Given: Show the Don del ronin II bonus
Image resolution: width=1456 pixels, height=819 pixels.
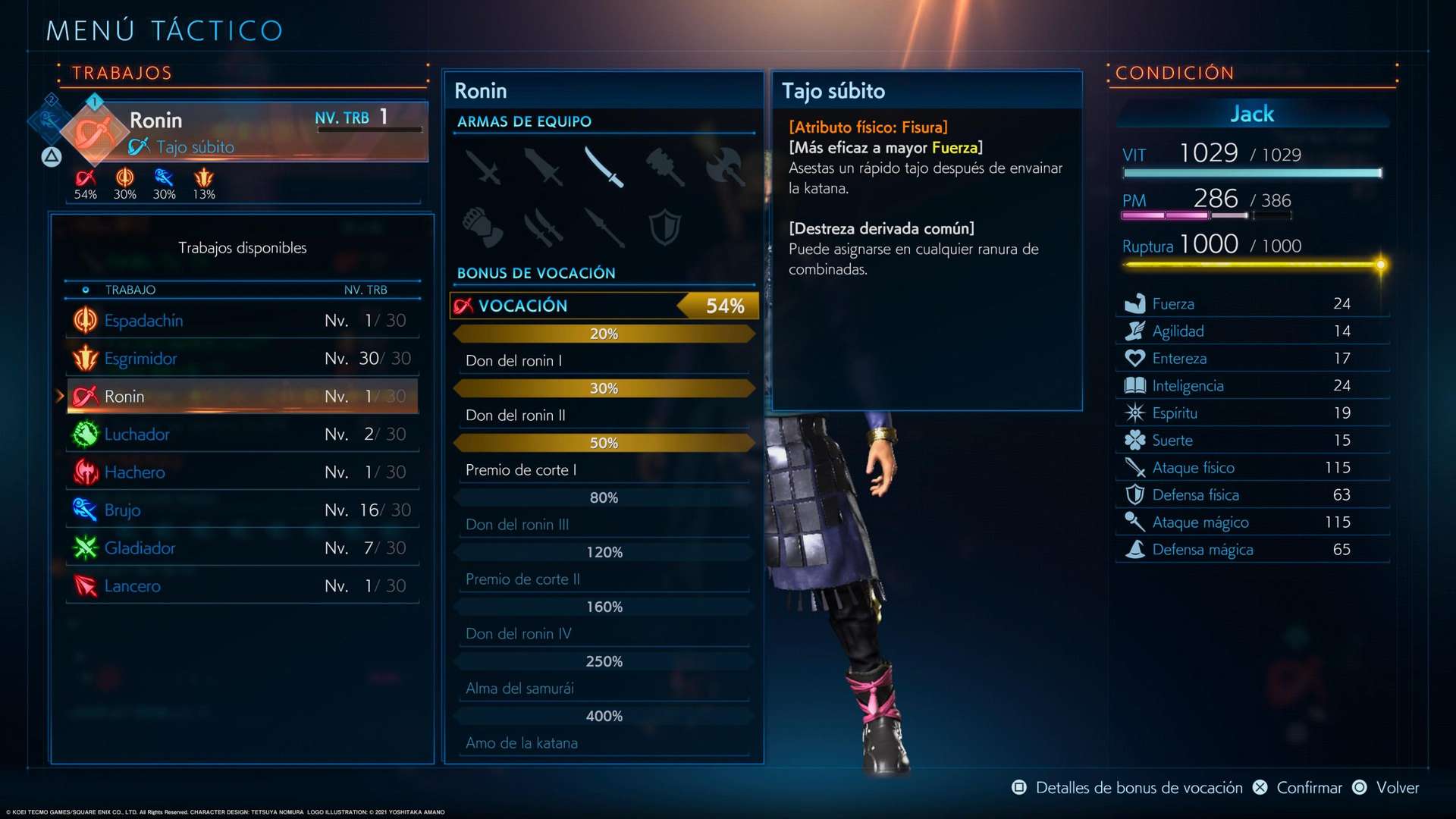Looking at the screenshot, I should pyautogui.click(x=604, y=416).
